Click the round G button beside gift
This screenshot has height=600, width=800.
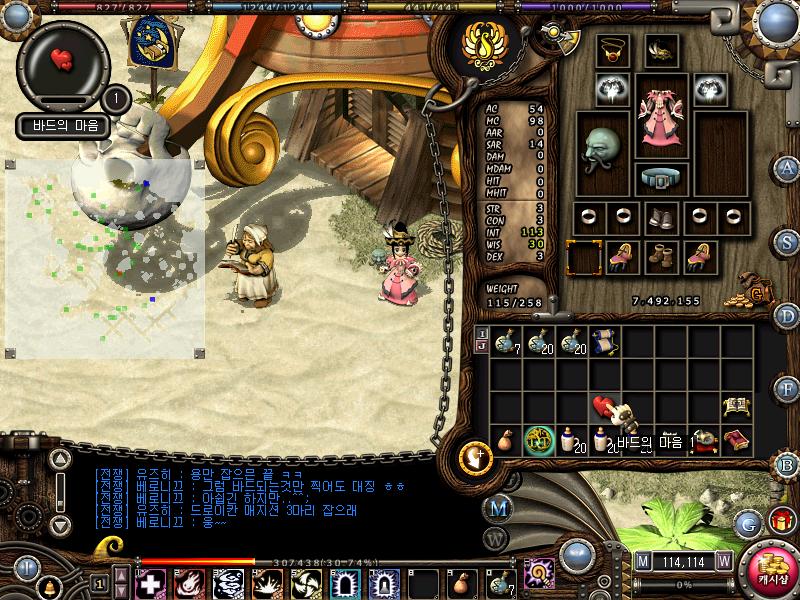[x=749, y=522]
